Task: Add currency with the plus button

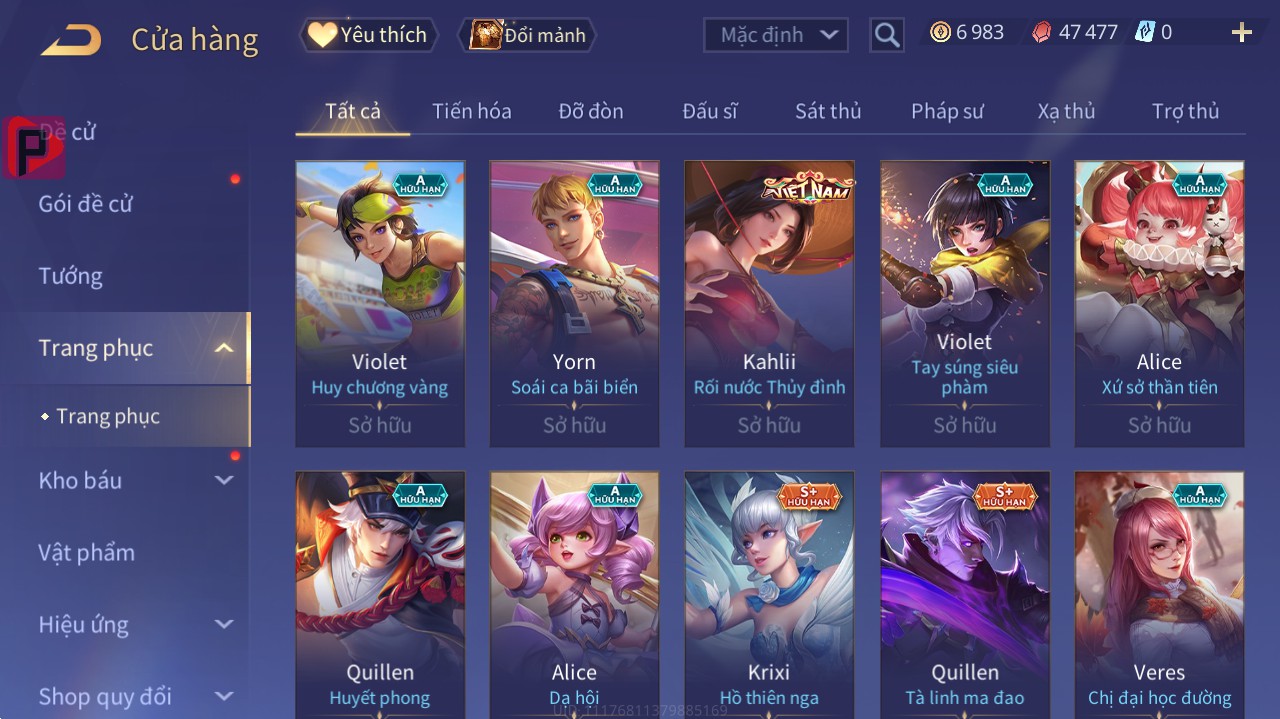Action: (x=1241, y=33)
